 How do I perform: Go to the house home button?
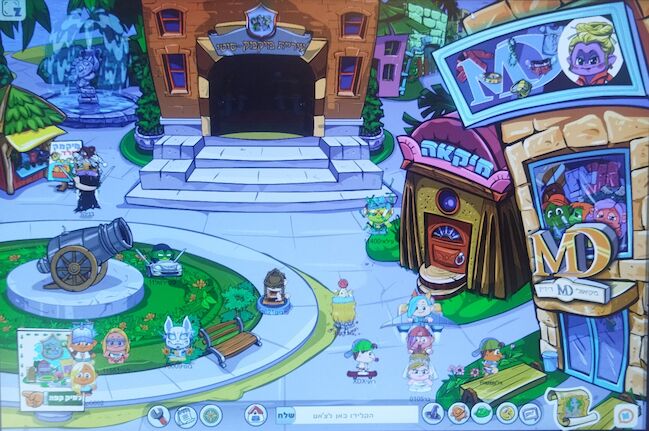(256, 413)
